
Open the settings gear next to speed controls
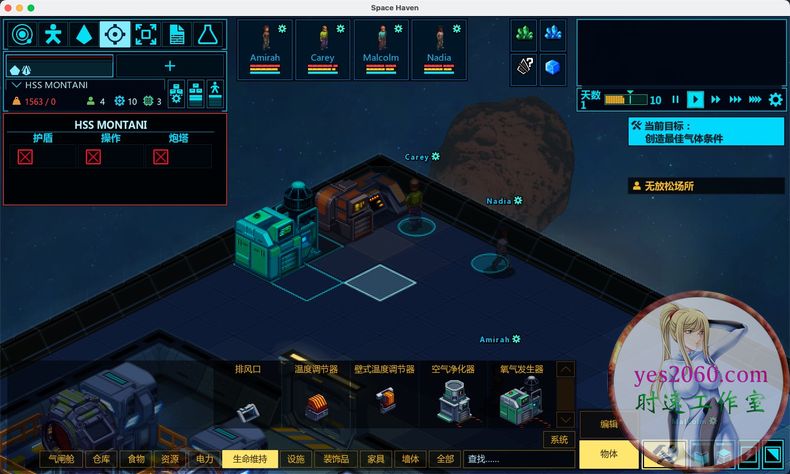point(775,99)
